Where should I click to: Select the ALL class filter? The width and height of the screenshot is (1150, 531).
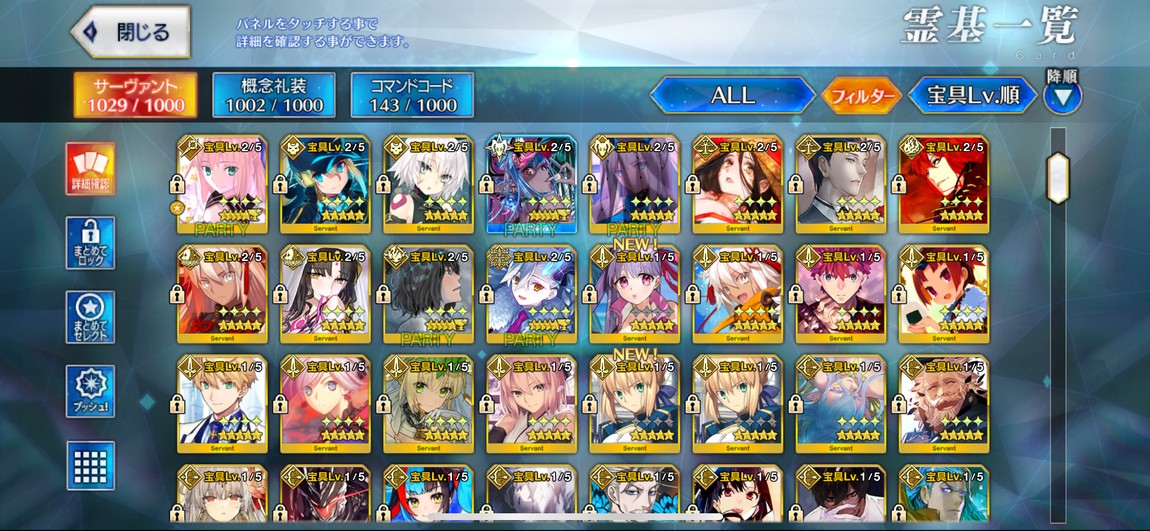pos(732,96)
